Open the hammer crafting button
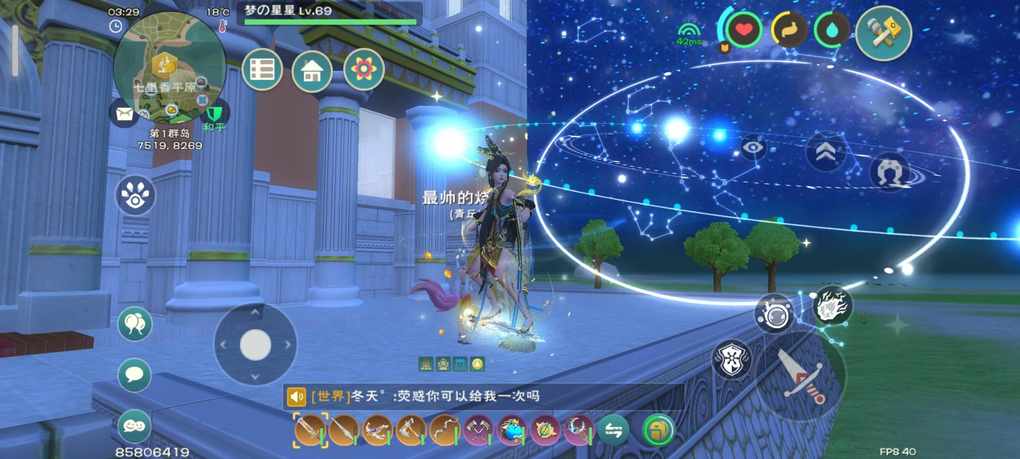Screen dimensions: 1020x459 [x=883, y=33]
